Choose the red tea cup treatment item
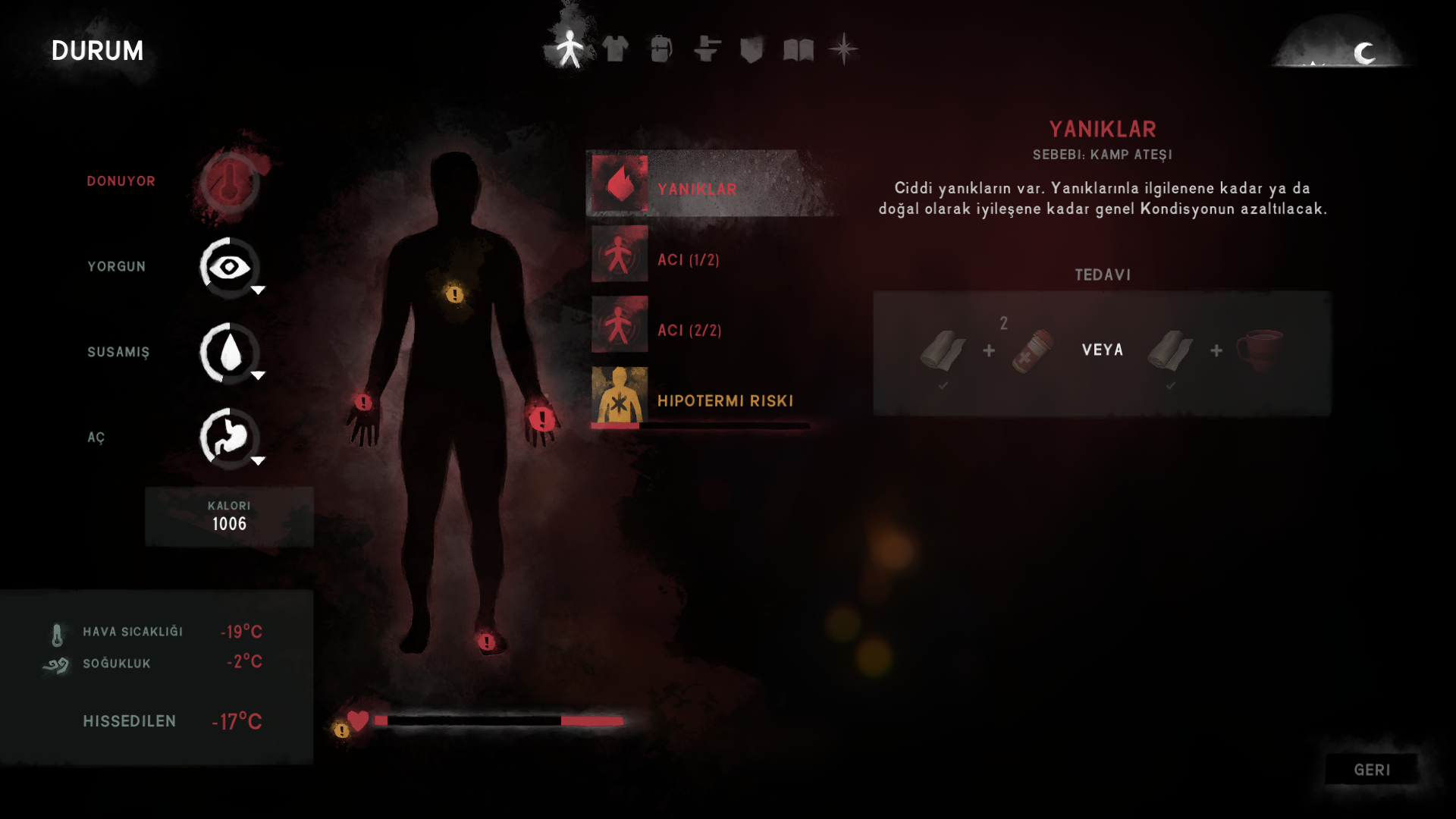 pyautogui.click(x=1260, y=350)
